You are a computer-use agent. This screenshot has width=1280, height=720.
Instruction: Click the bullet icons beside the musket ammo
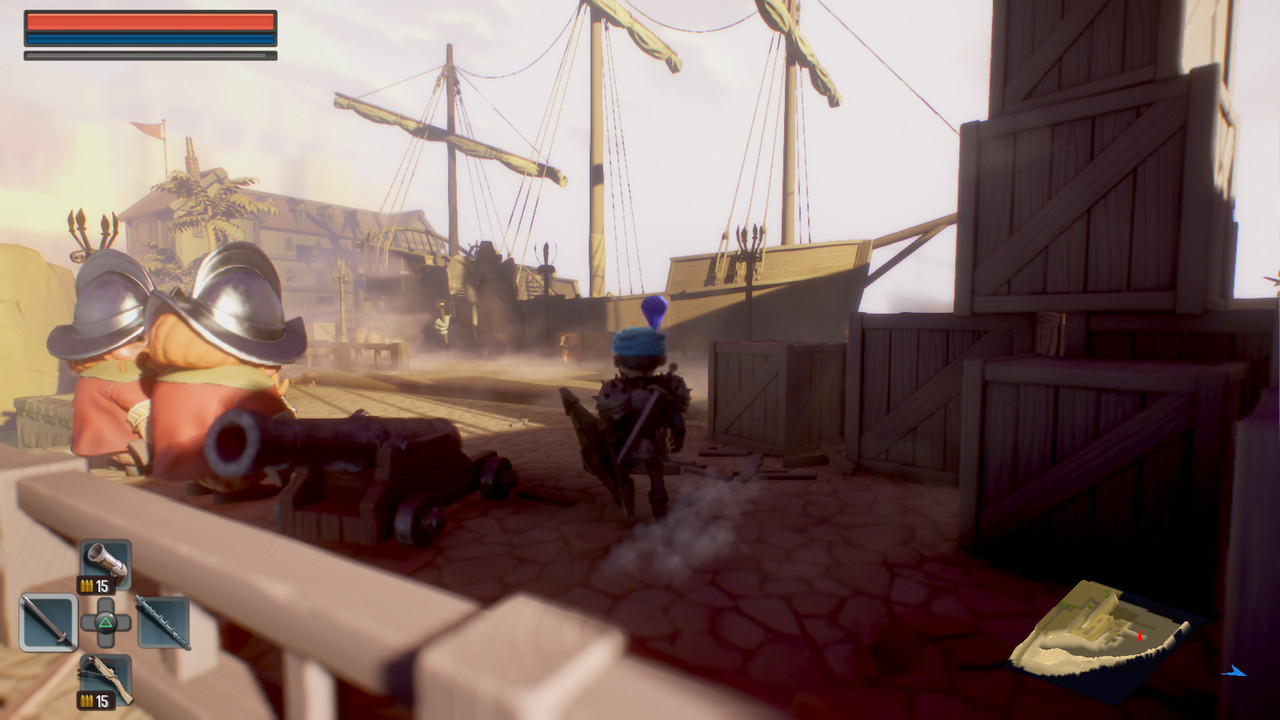(x=87, y=702)
